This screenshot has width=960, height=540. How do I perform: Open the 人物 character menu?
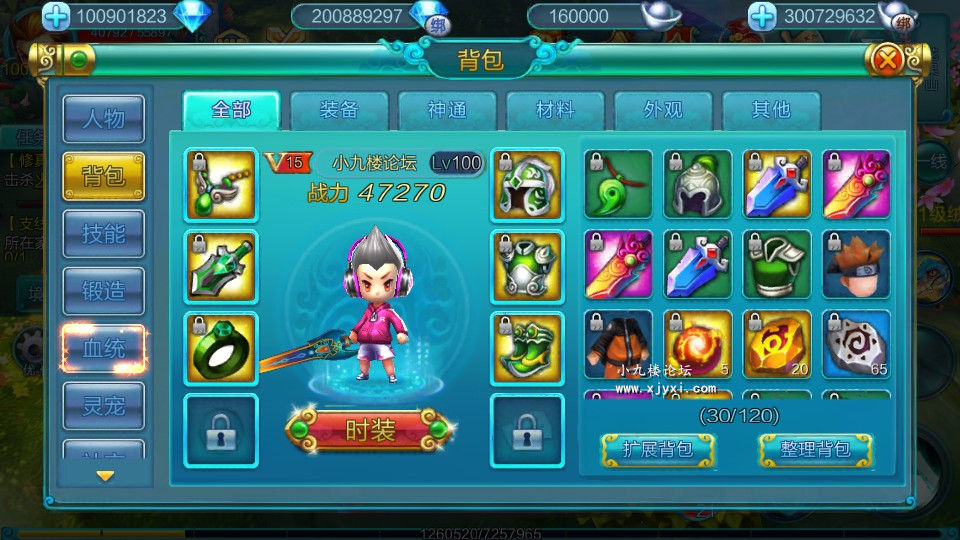pos(103,120)
